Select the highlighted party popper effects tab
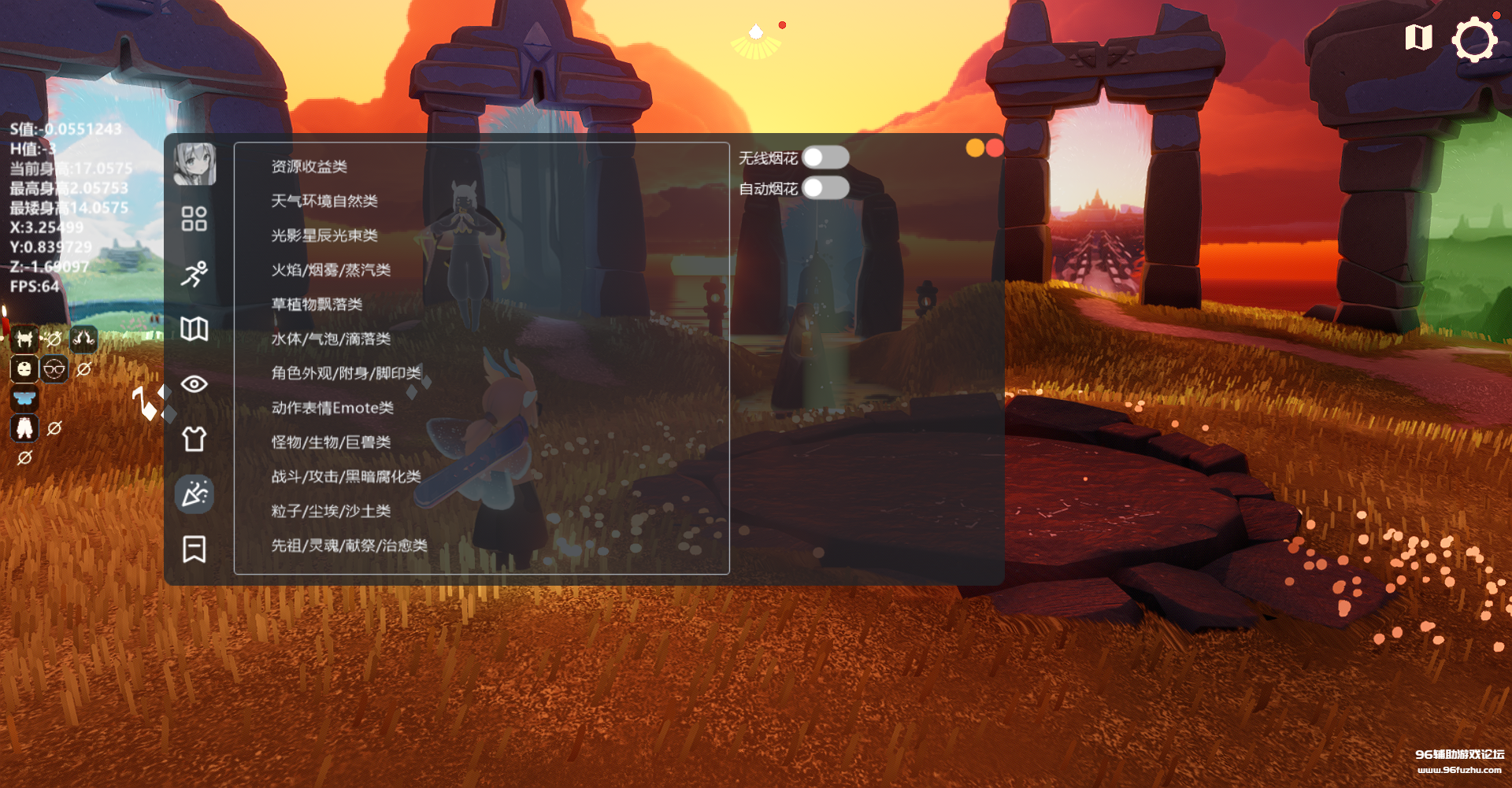The width and height of the screenshot is (1512, 788). coord(195,494)
